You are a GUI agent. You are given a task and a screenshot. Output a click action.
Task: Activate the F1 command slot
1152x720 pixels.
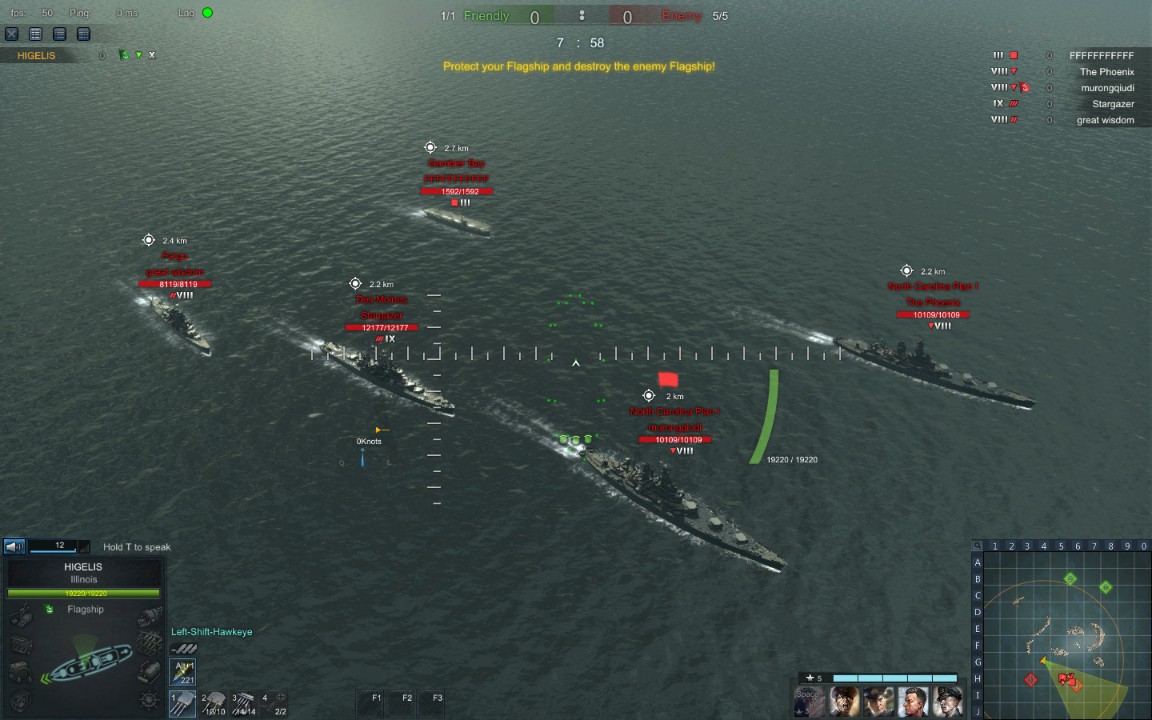pos(377,698)
